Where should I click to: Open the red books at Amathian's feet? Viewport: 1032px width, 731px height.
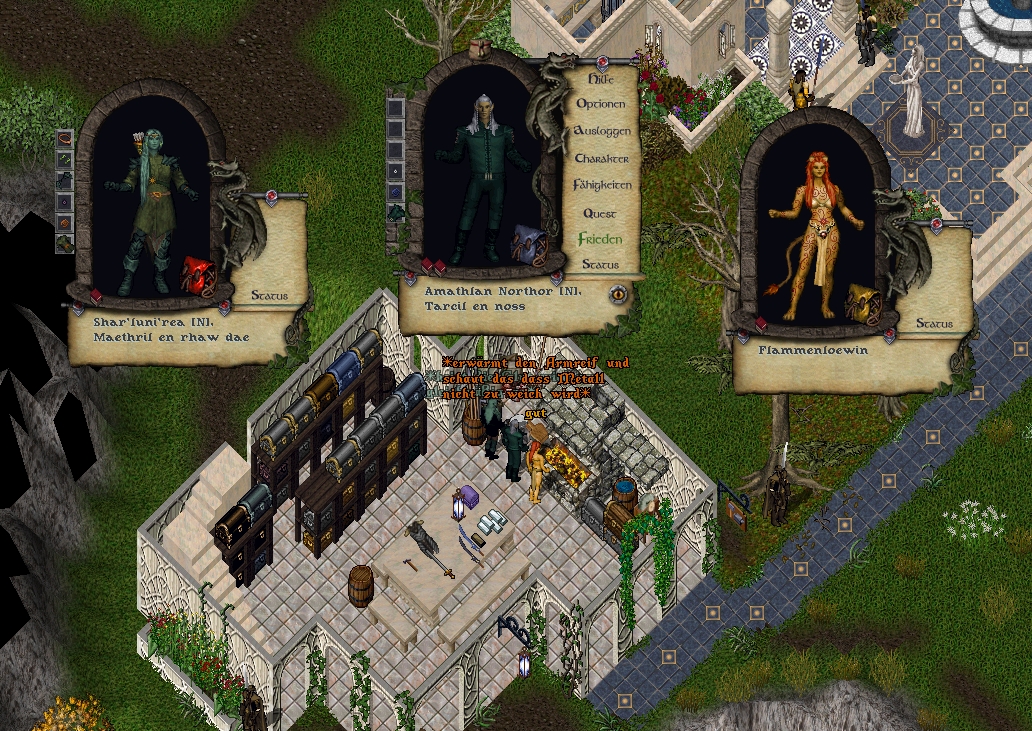tap(433, 265)
